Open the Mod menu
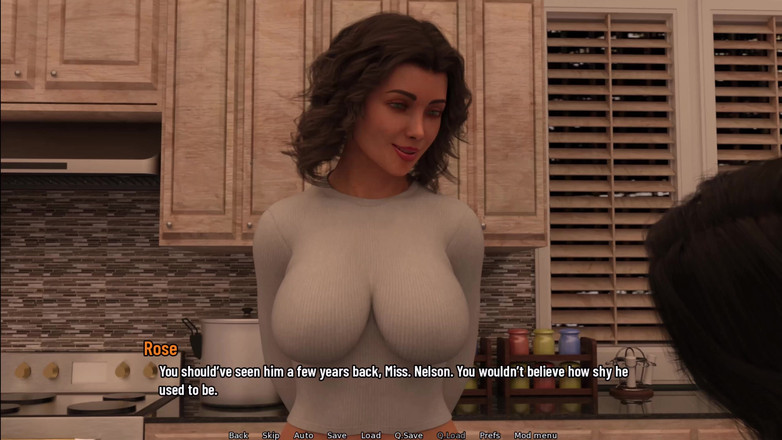 (535, 435)
